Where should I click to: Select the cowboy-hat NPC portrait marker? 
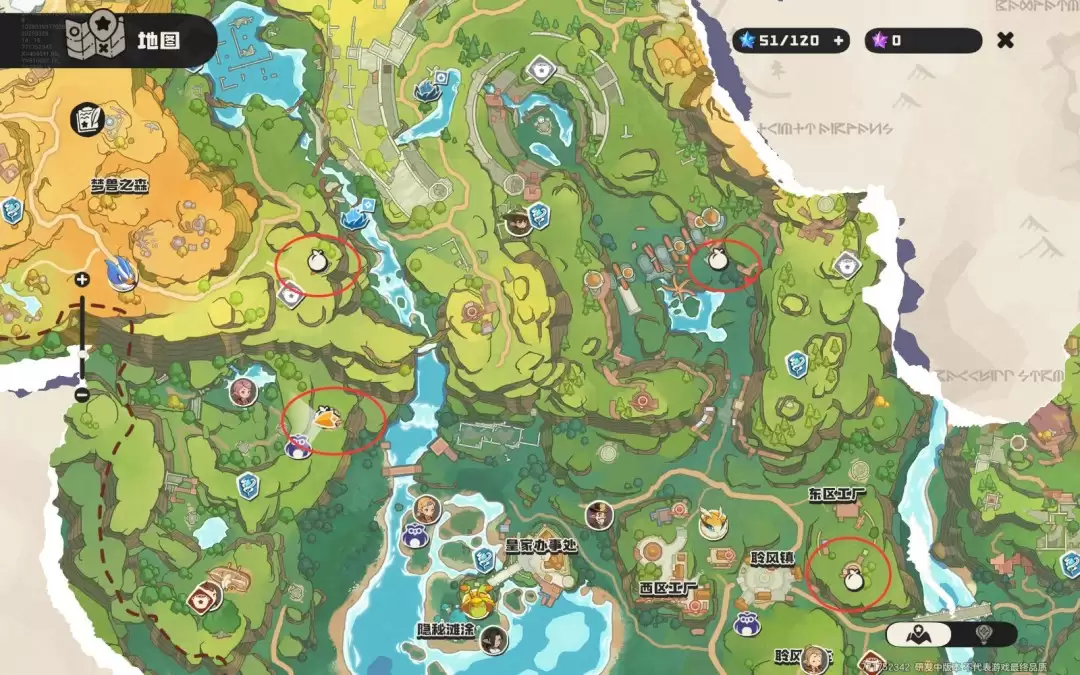517,221
